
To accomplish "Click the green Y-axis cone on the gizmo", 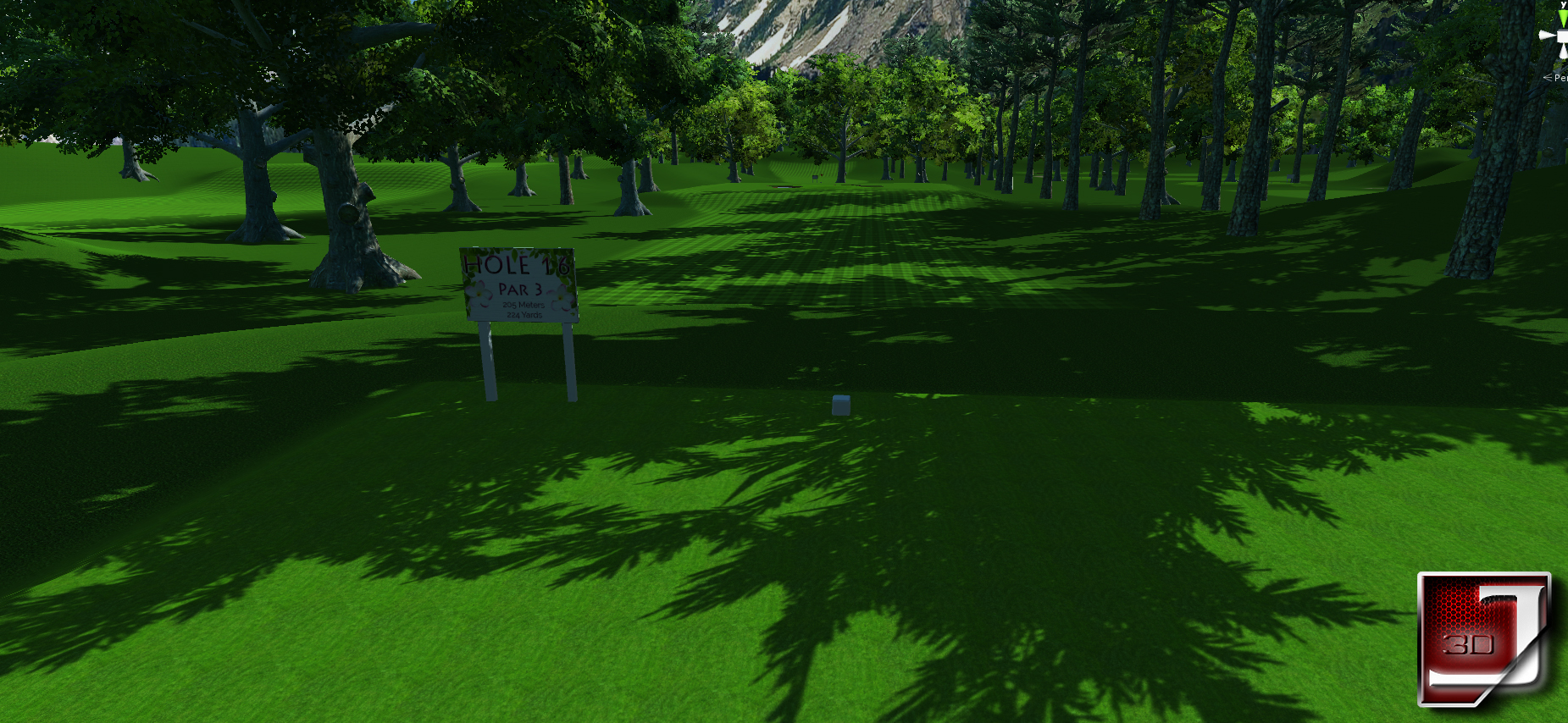I will pos(1563,17).
